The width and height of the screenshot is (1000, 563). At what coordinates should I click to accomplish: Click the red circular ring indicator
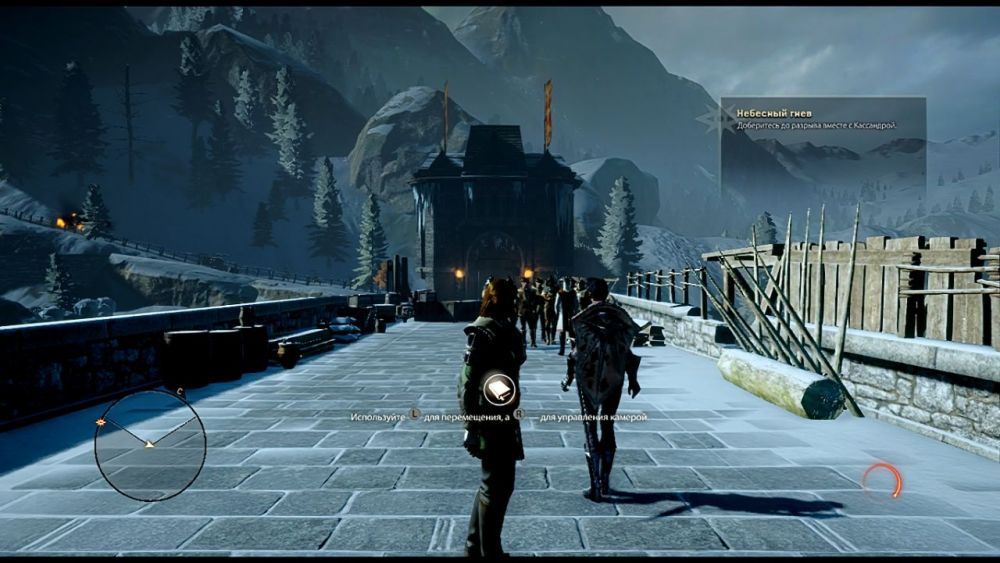pos(881,481)
